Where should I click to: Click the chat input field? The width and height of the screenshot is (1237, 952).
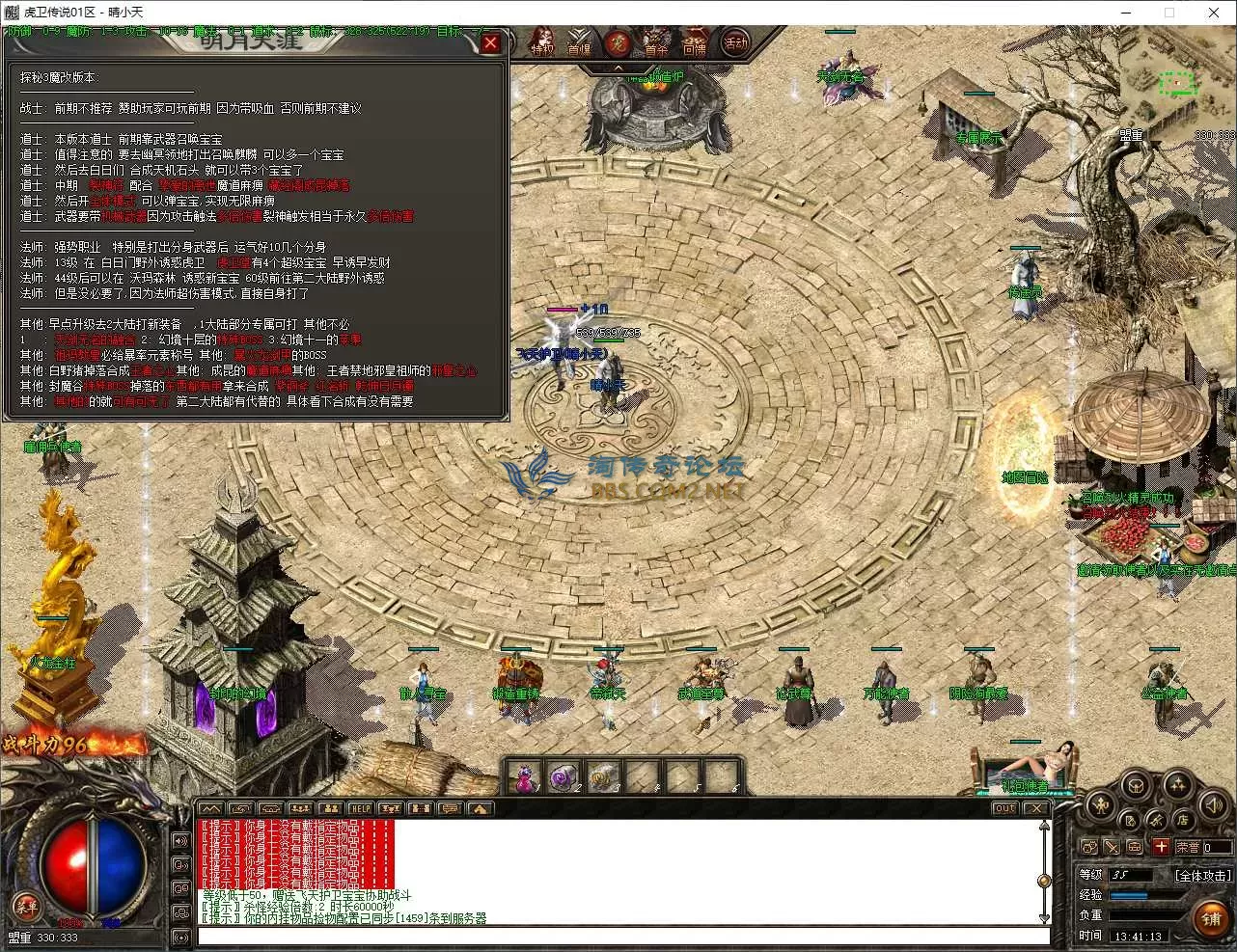pyautogui.click(x=622, y=936)
